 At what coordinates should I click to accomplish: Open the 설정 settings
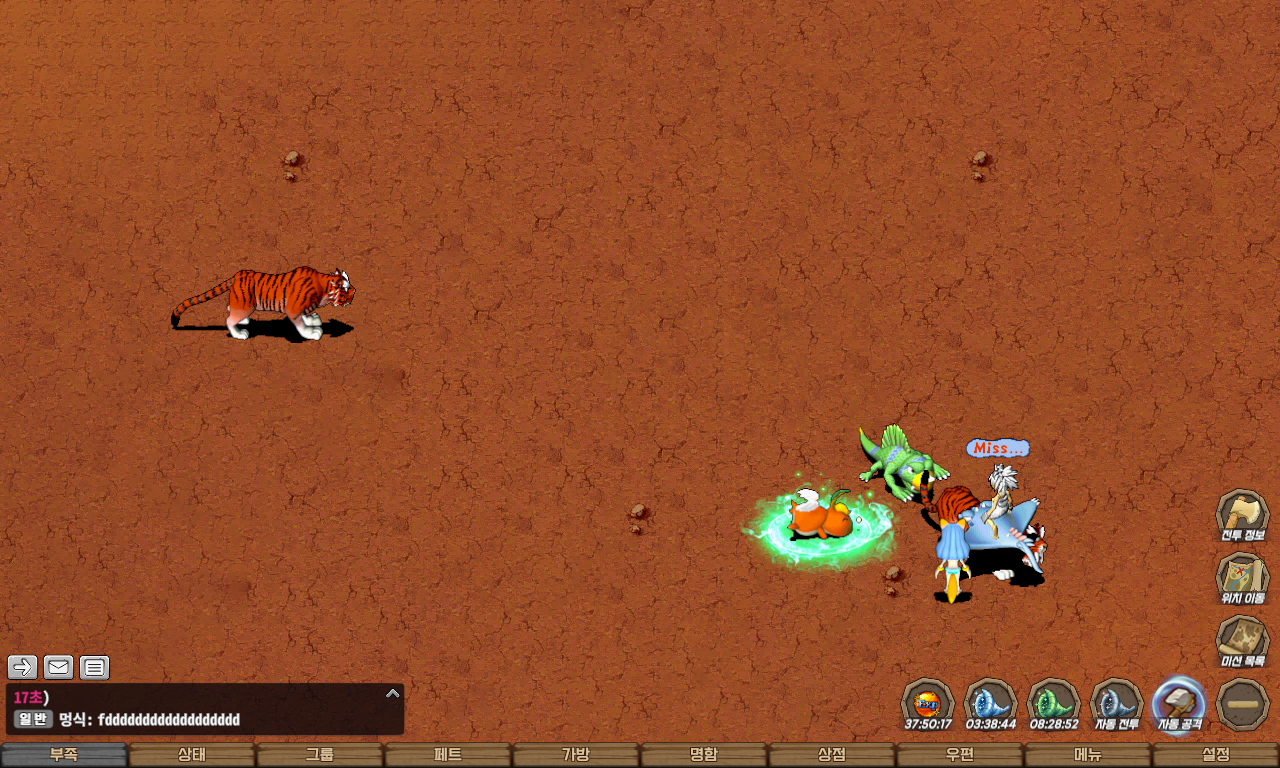[1216, 755]
